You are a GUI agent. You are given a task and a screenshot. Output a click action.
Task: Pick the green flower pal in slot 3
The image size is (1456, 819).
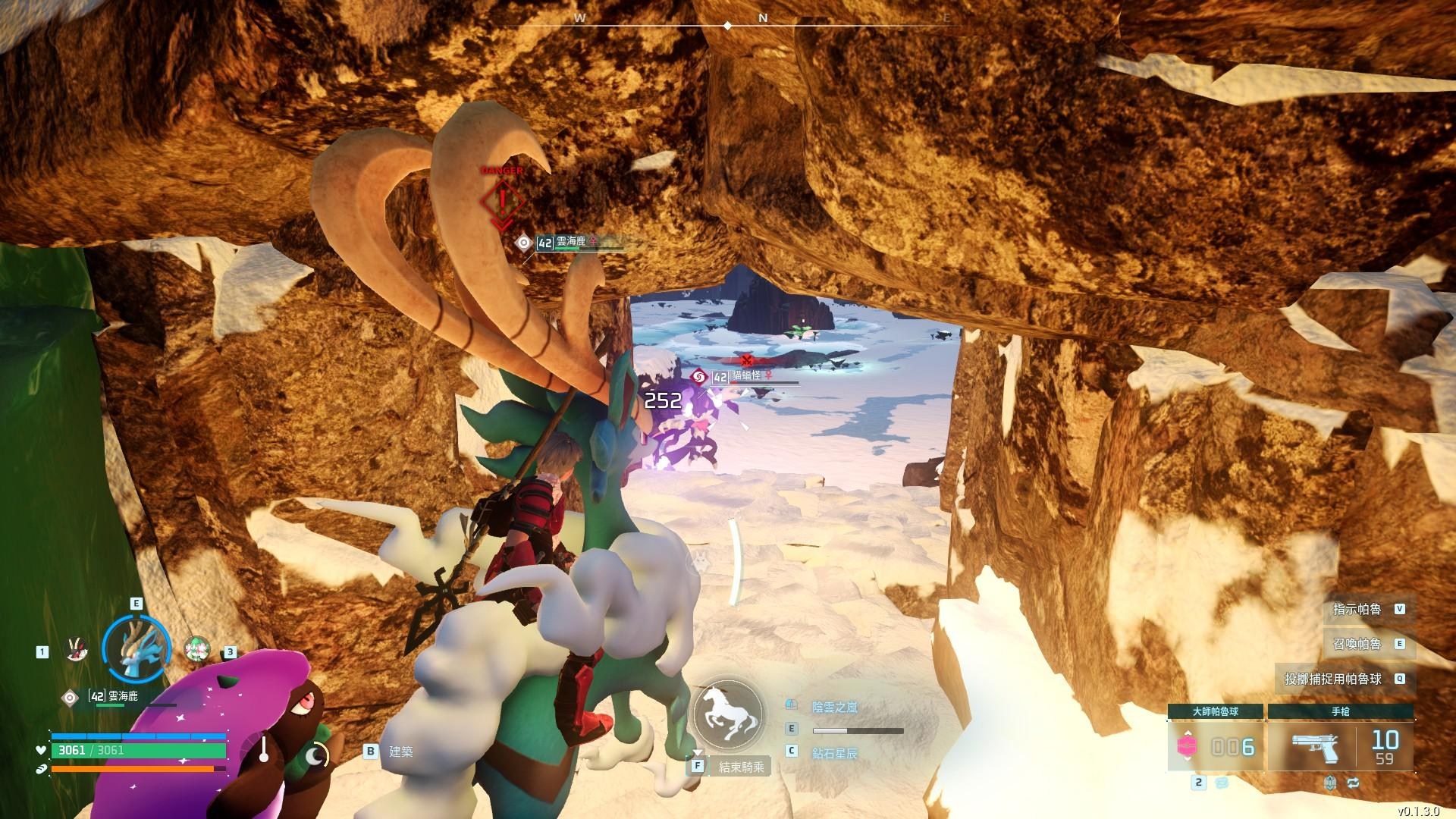click(x=196, y=649)
